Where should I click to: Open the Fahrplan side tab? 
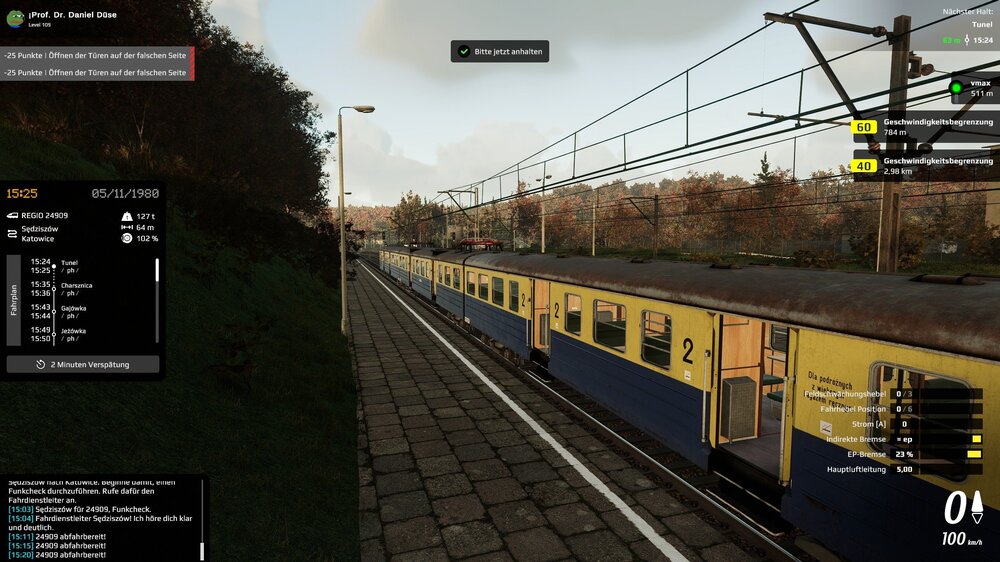click(14, 300)
